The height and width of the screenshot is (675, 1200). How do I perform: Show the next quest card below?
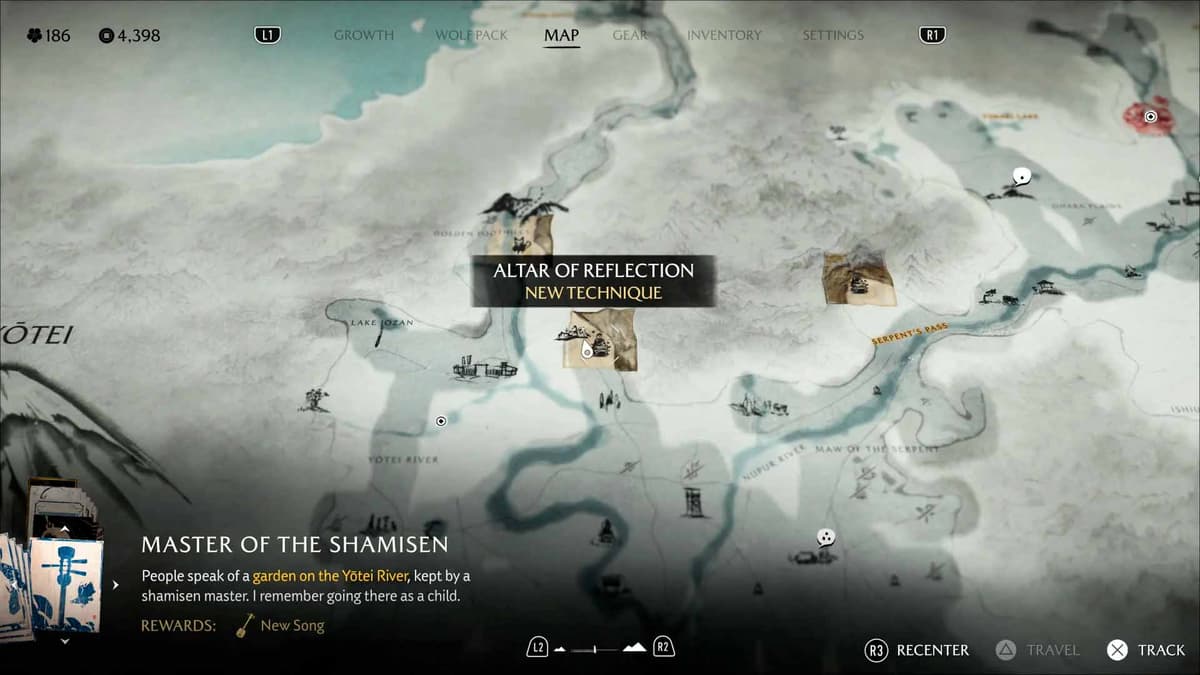coord(65,641)
